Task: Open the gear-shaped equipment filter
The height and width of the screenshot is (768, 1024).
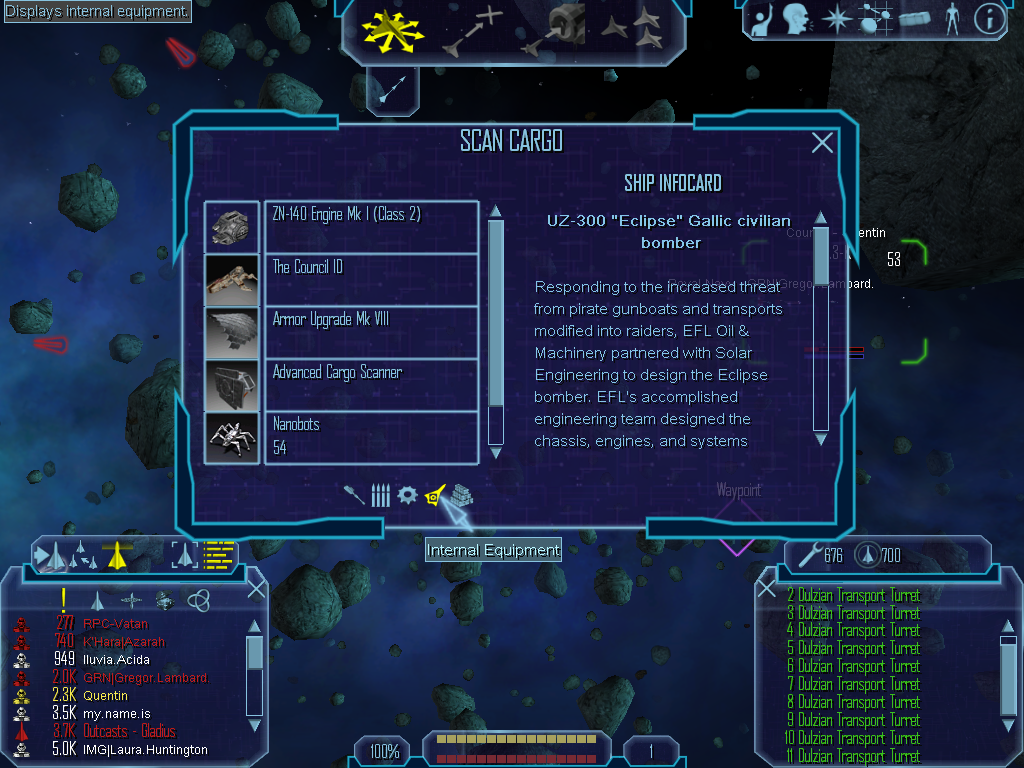Action: pyautogui.click(x=407, y=495)
